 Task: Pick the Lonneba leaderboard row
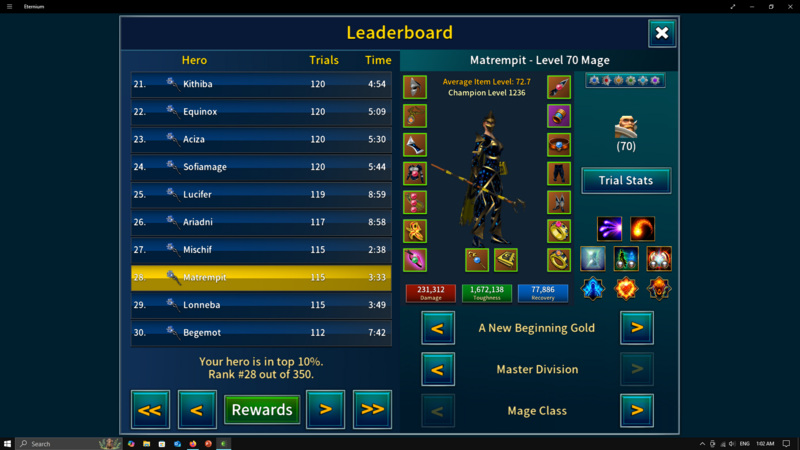click(261, 304)
